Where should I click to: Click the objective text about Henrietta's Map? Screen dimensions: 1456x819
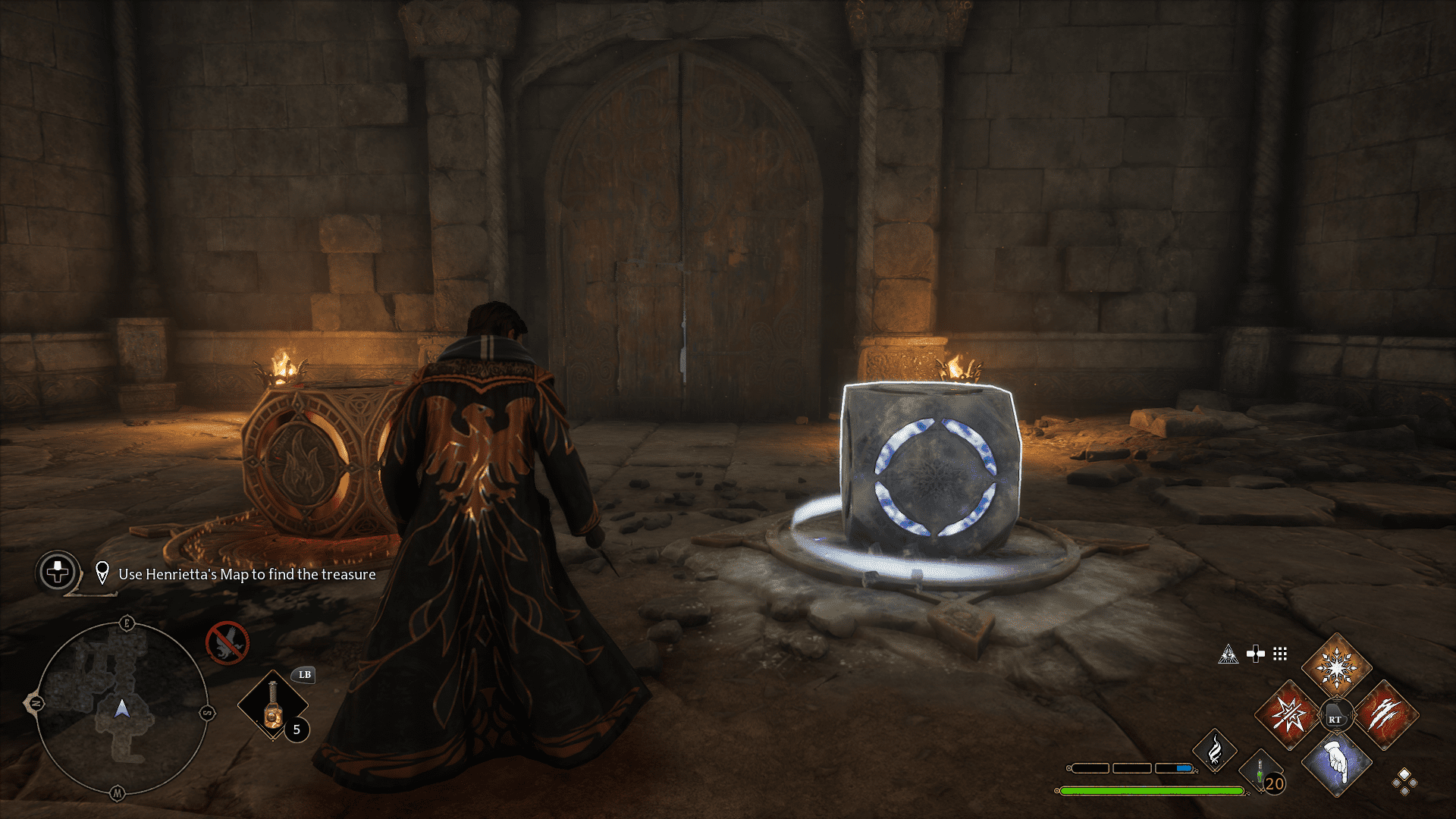coord(248,575)
